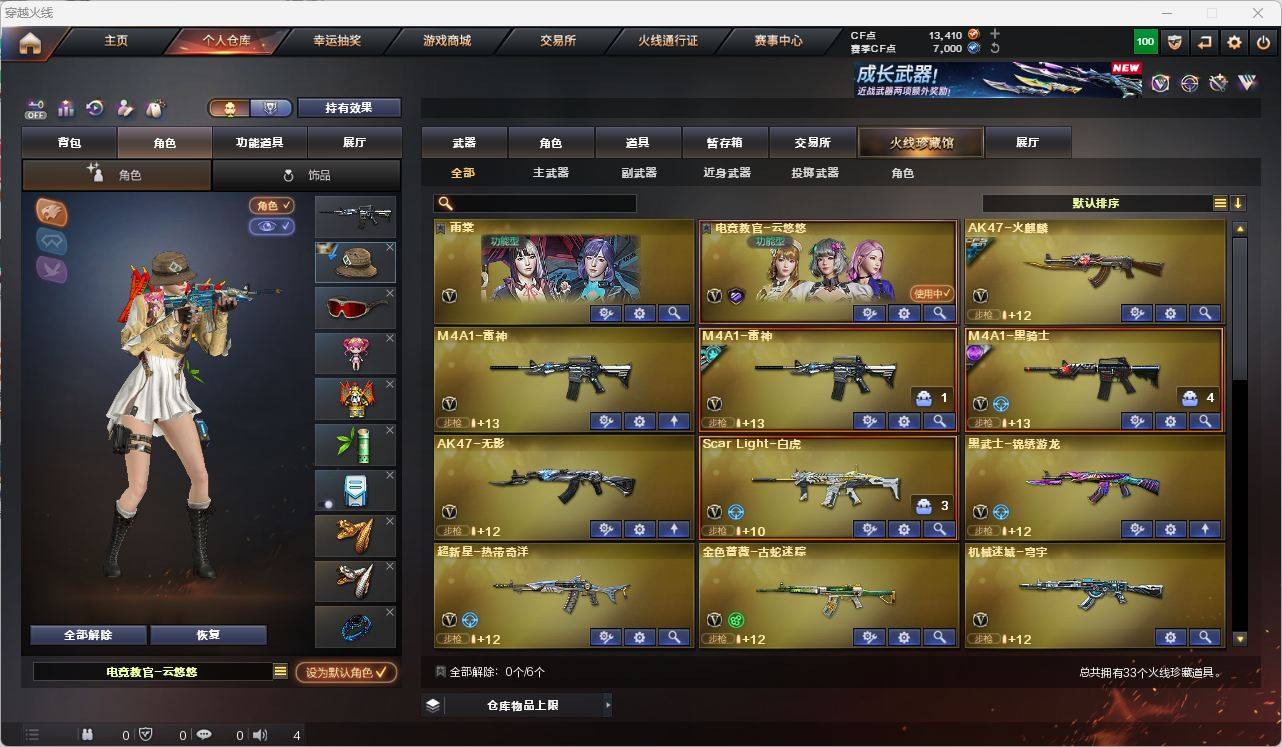Click the shield security icon near top right
The height and width of the screenshot is (747, 1282).
click(x=1174, y=42)
